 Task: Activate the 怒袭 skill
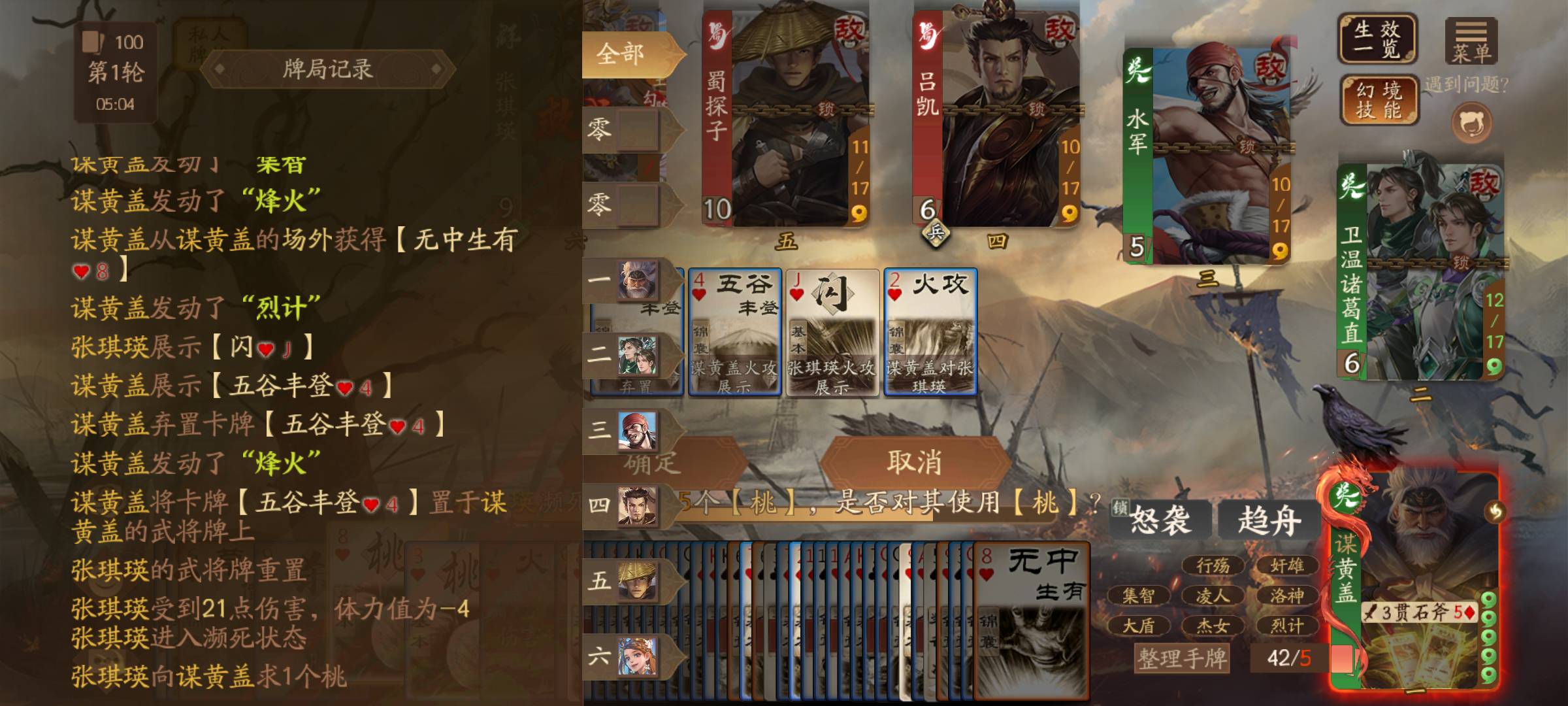point(1159,521)
